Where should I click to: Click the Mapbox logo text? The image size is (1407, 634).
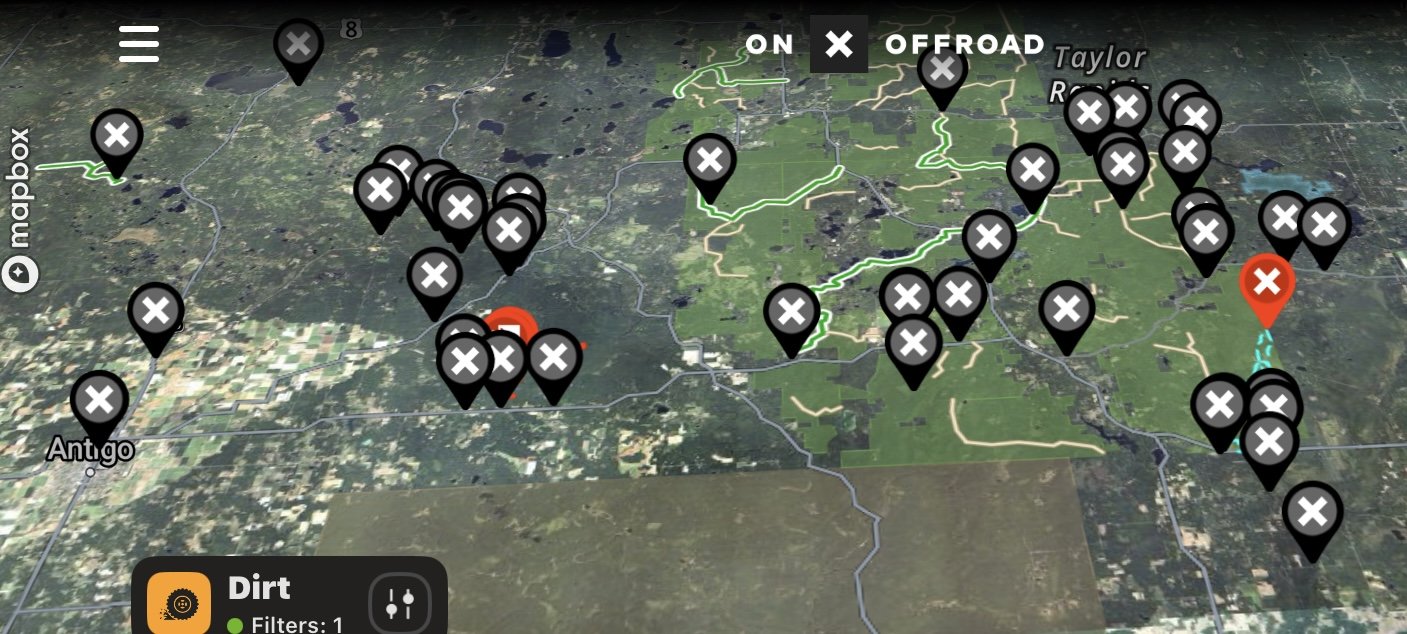(20, 188)
